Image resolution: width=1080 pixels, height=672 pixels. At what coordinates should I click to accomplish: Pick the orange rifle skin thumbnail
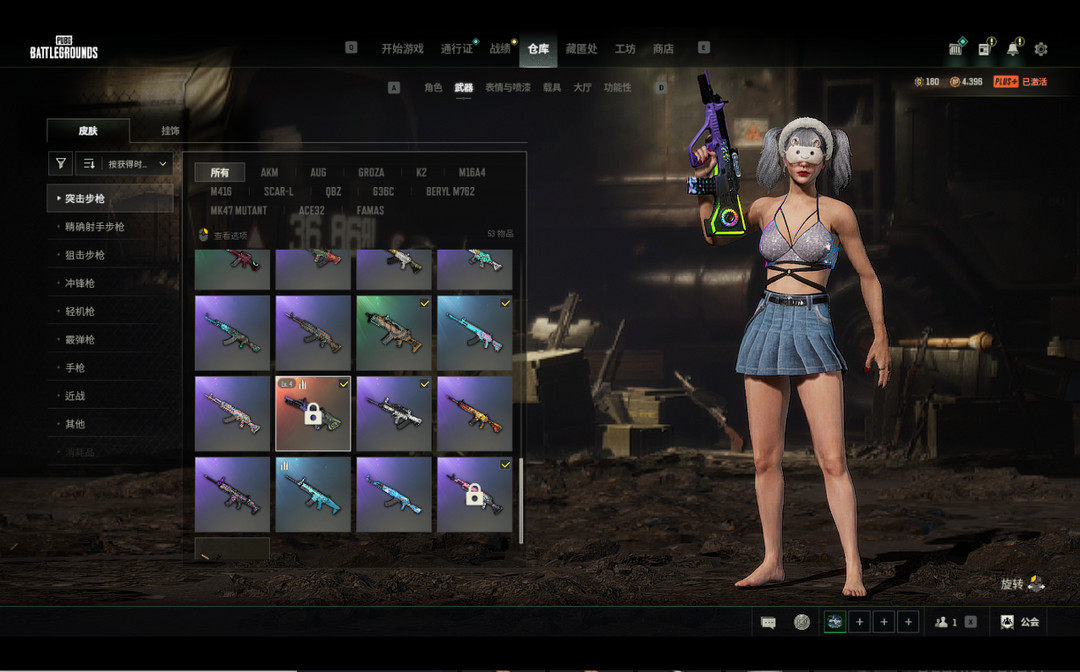(x=475, y=413)
